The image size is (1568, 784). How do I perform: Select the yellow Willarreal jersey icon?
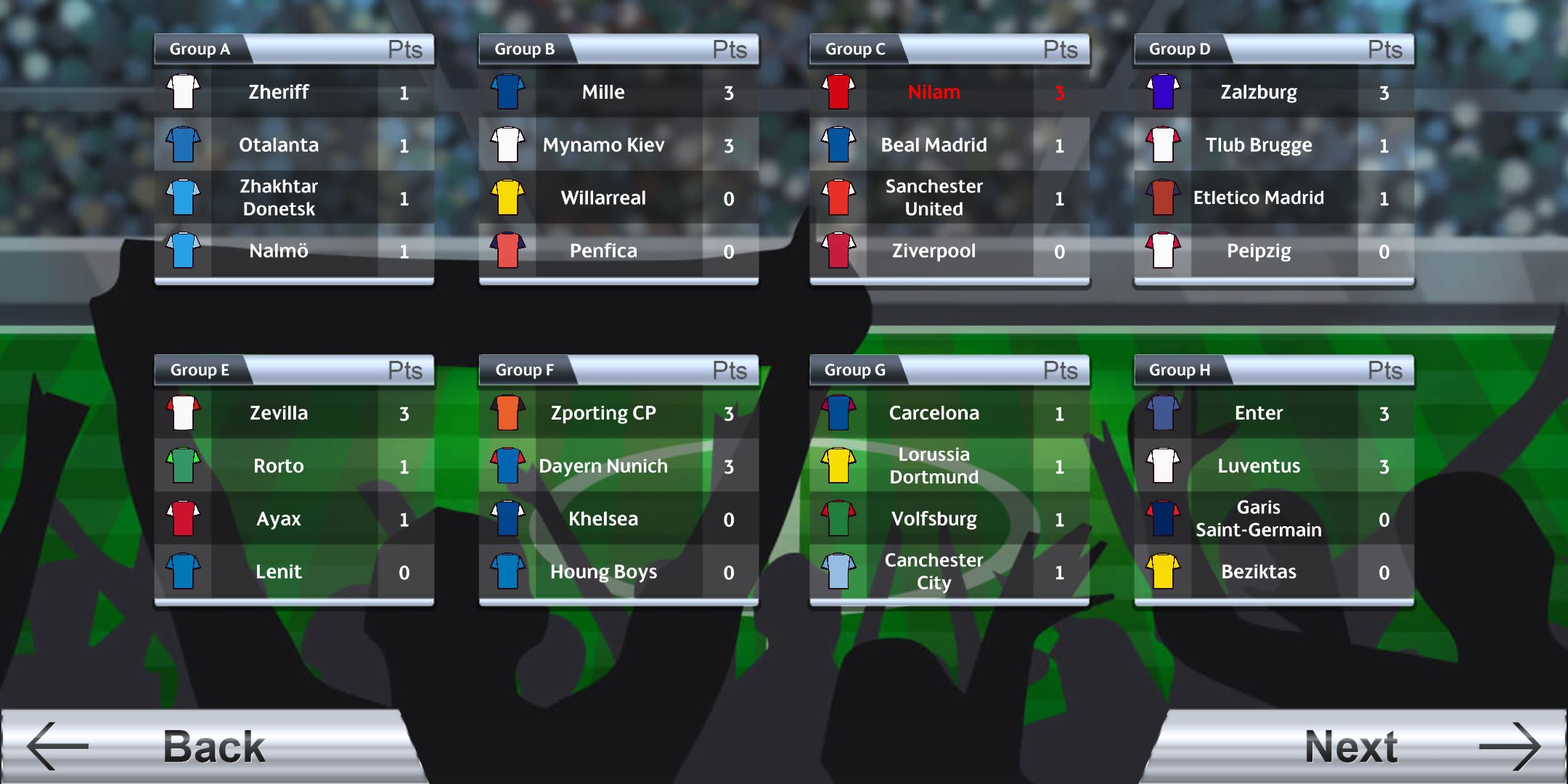[x=507, y=197]
